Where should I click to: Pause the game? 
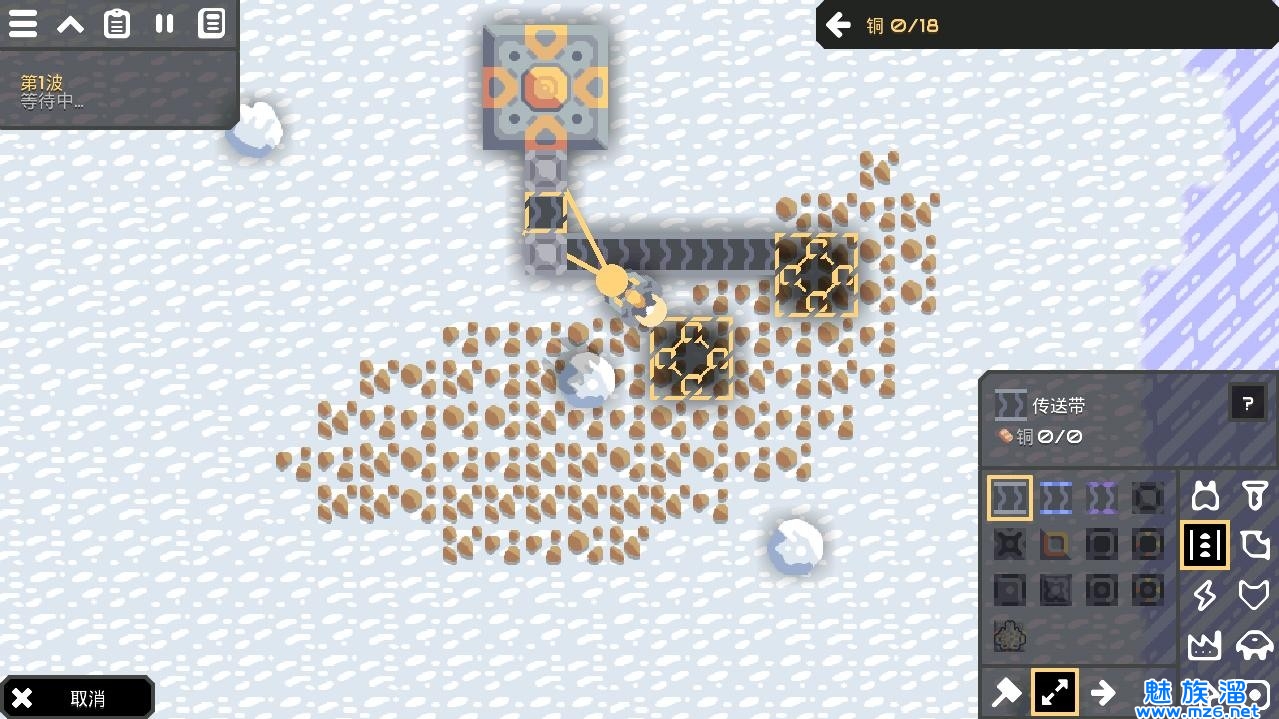tap(164, 24)
